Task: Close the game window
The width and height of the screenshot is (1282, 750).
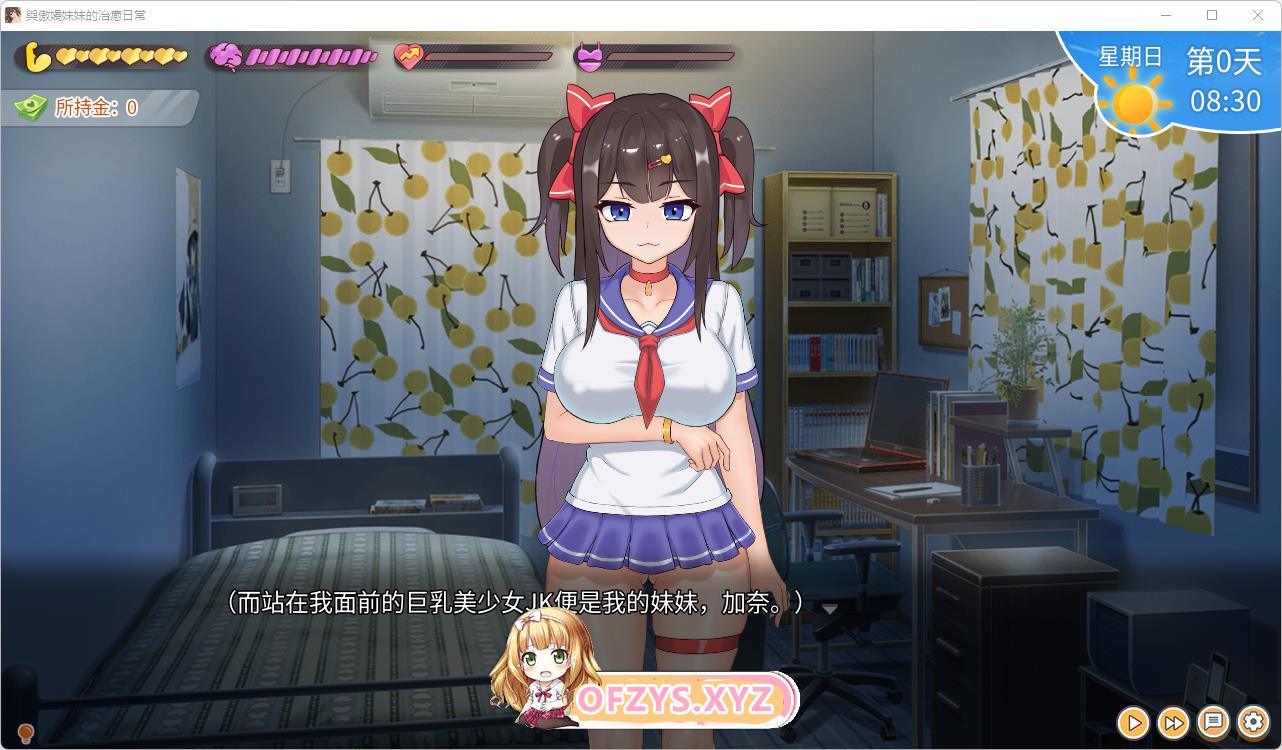Action: (1257, 15)
